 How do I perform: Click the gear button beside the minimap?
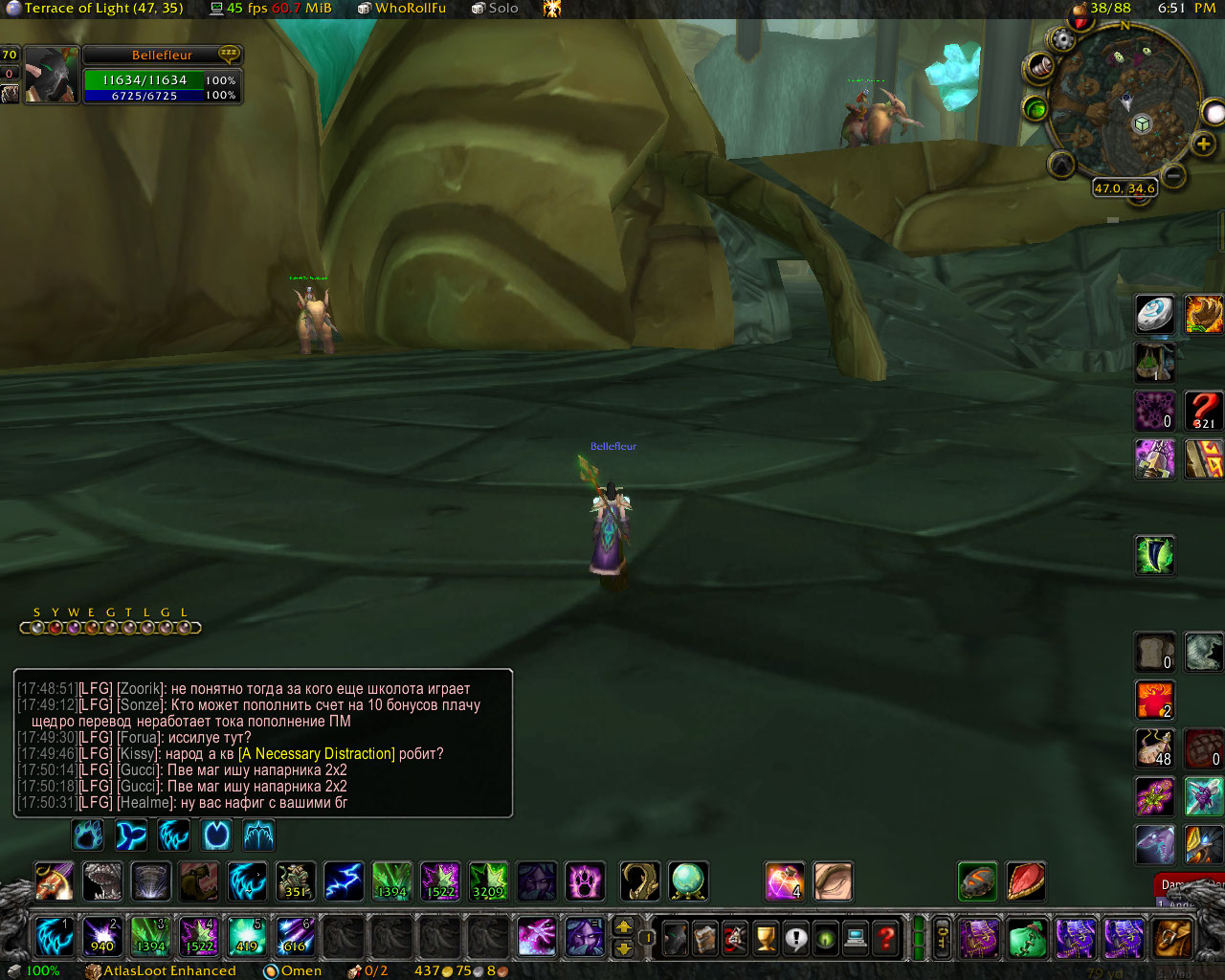[1062, 40]
